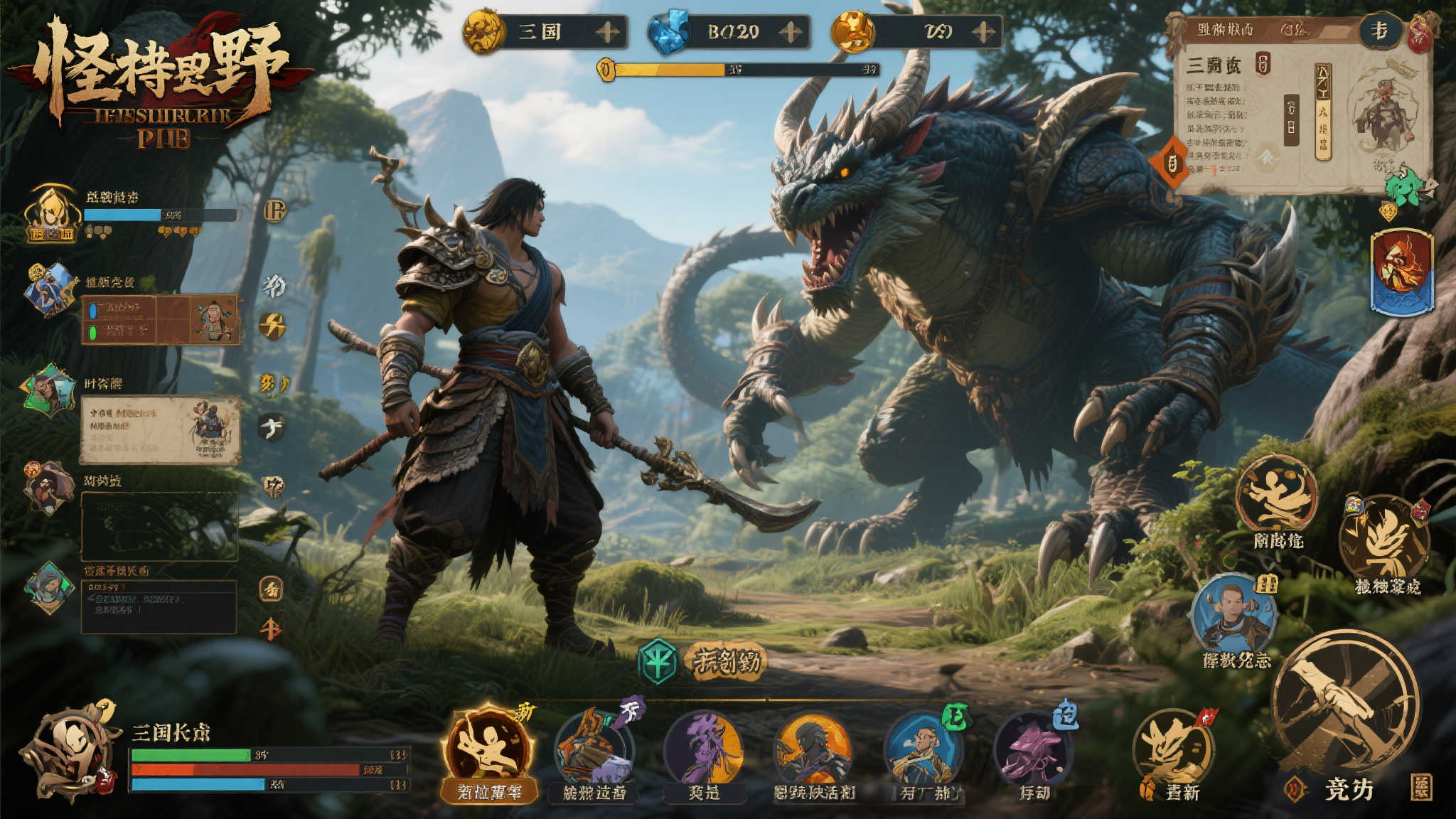The image size is (1456, 819).
Task: Tap the golden lightning bolt side icon
Action: coord(272,326)
